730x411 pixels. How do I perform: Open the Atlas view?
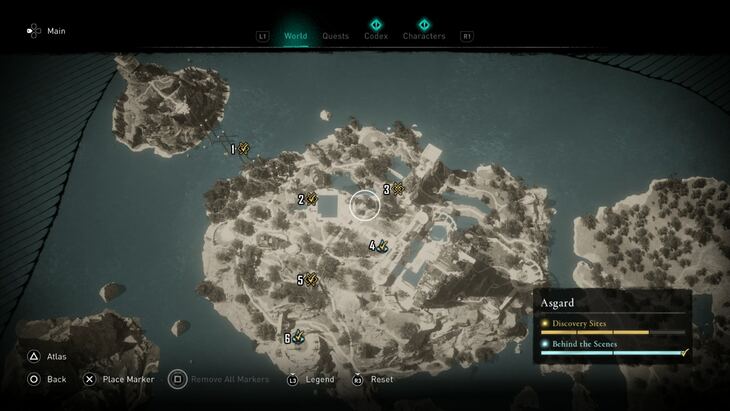tap(56, 356)
